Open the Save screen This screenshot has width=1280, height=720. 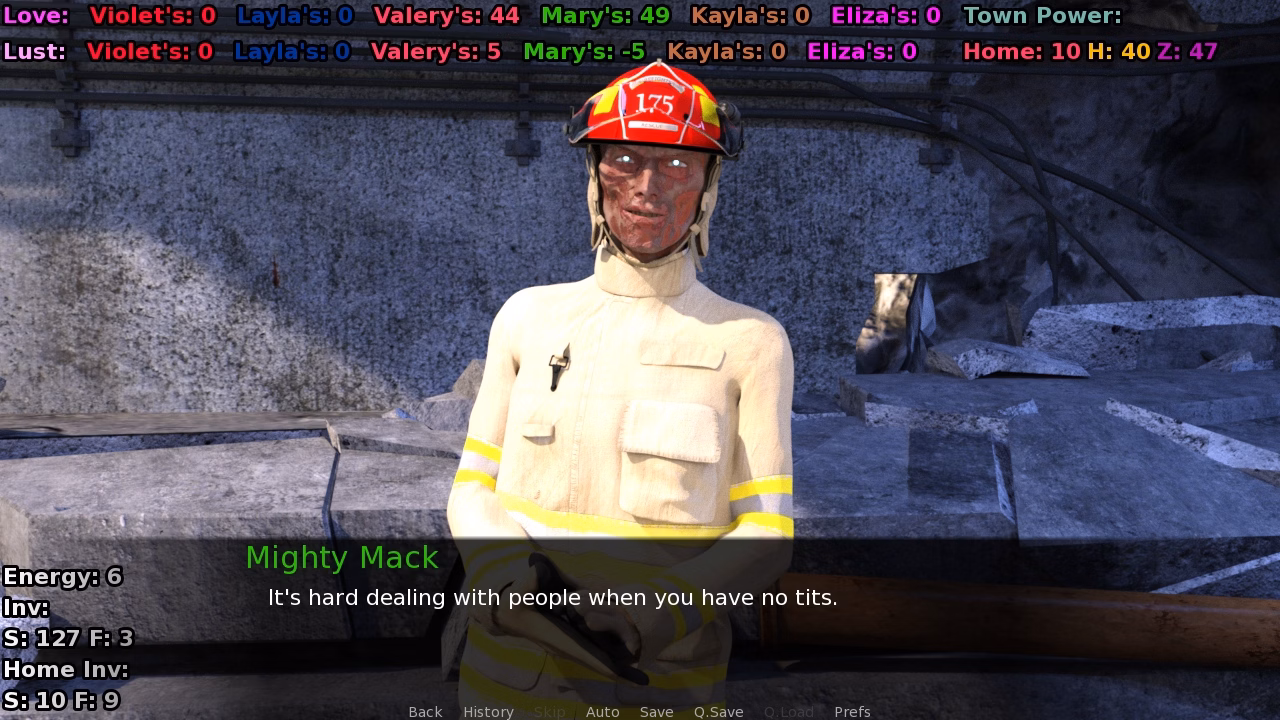coord(656,711)
